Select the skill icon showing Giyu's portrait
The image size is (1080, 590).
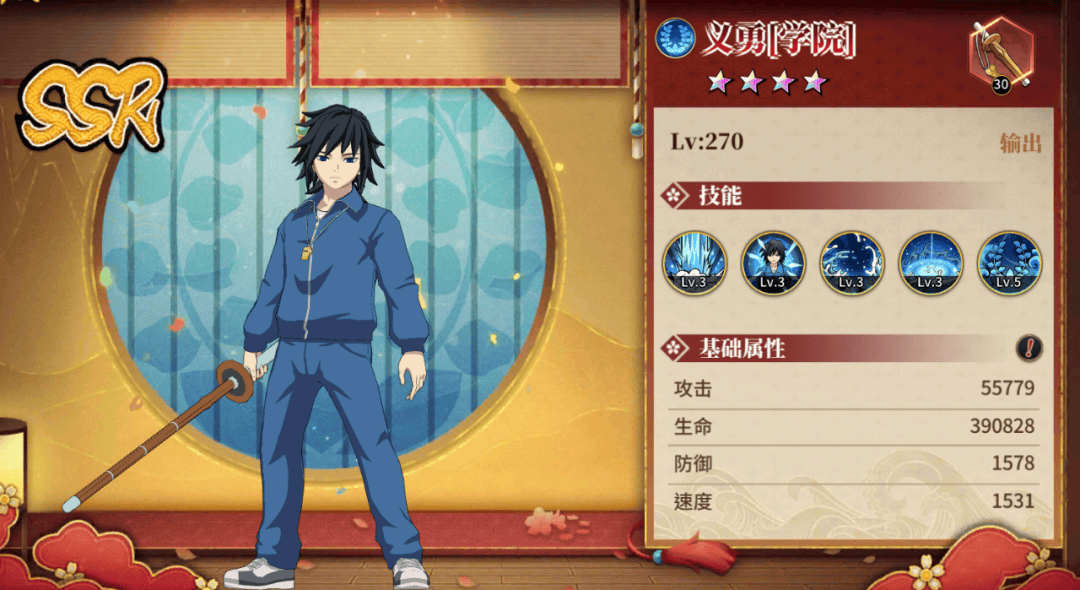pos(773,263)
